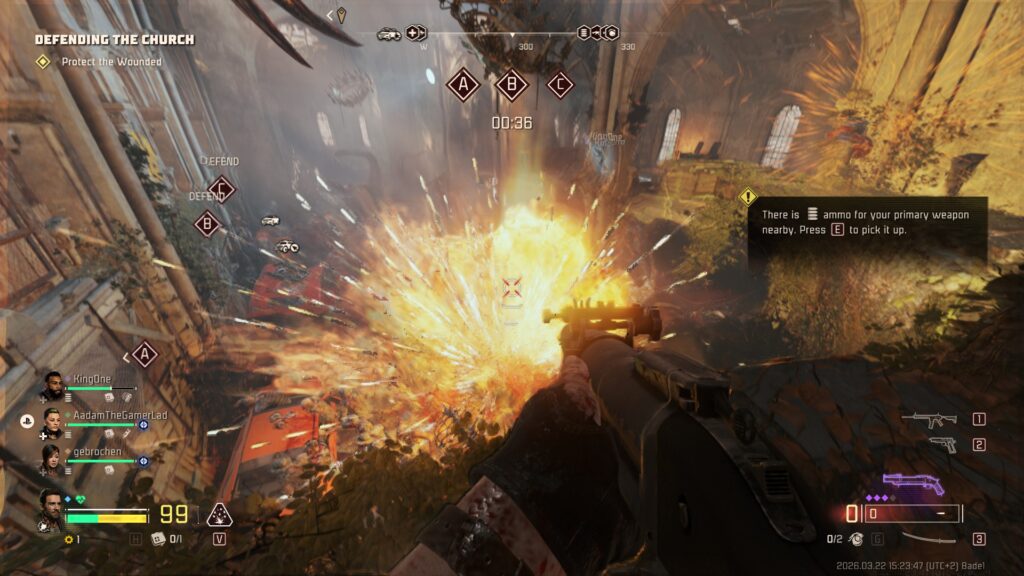Switch to the pistol weapon slot

[941, 445]
